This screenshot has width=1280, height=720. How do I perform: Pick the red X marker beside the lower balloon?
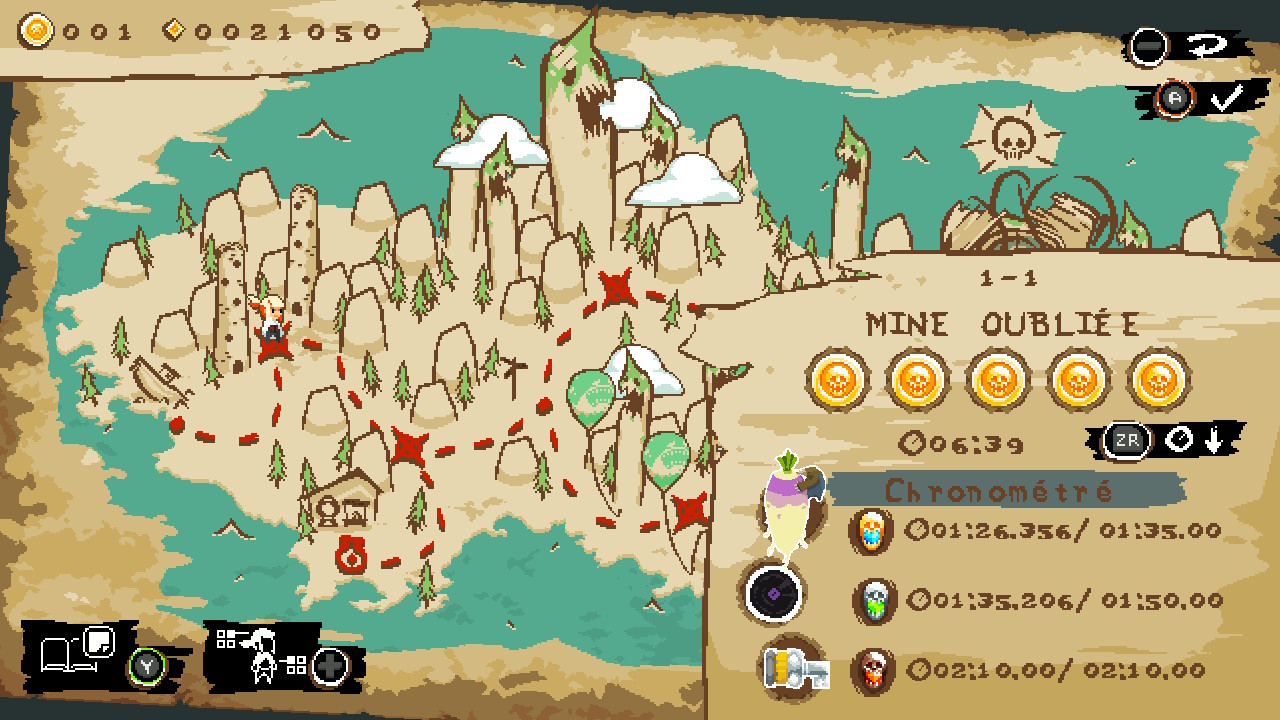pyautogui.click(x=689, y=511)
